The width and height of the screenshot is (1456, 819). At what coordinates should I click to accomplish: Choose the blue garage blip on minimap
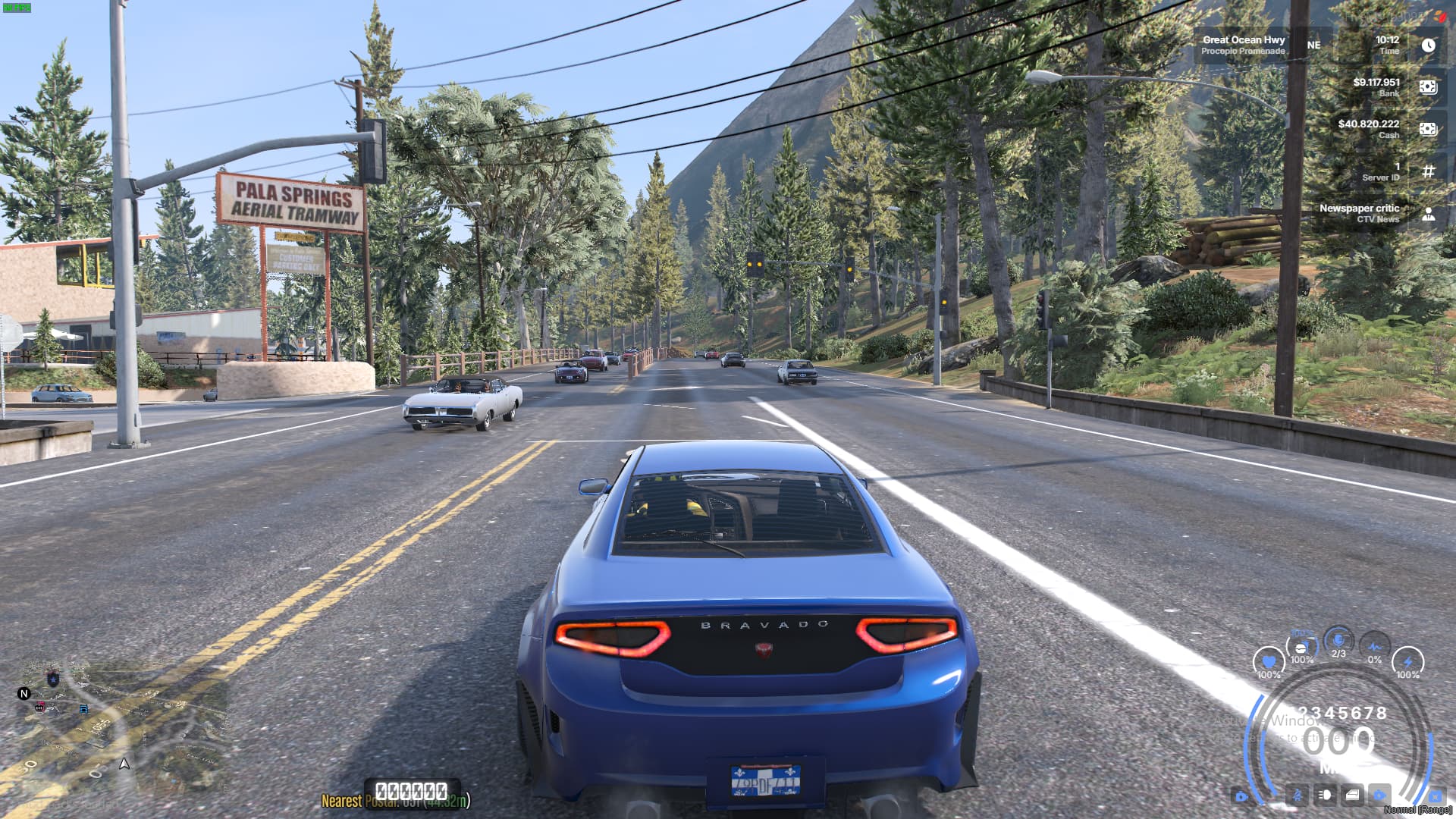83,709
